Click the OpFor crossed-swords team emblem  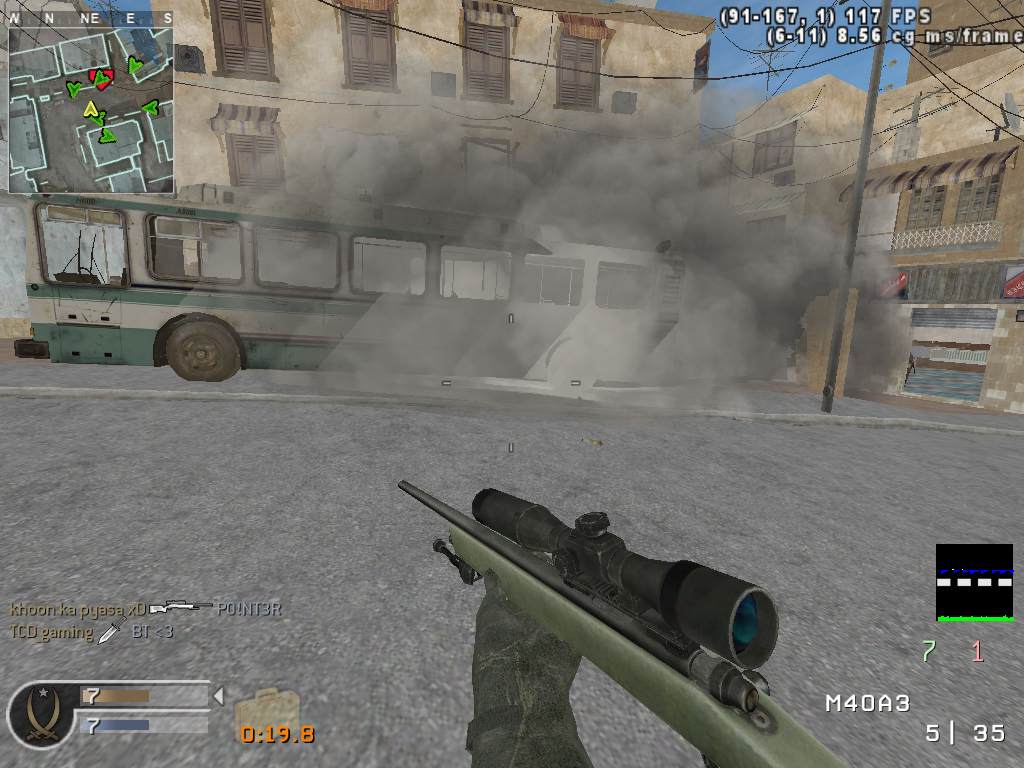tap(41, 714)
